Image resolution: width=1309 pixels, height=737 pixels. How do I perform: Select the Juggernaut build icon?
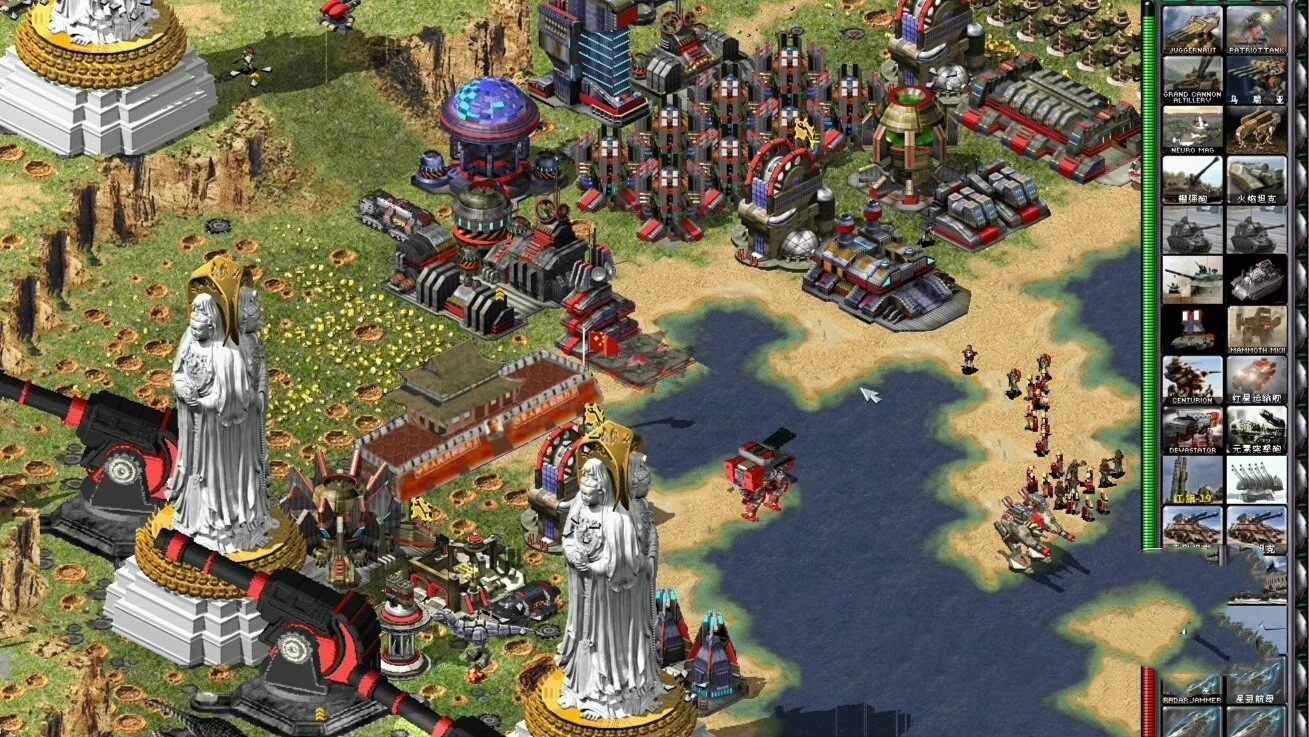(1192, 29)
